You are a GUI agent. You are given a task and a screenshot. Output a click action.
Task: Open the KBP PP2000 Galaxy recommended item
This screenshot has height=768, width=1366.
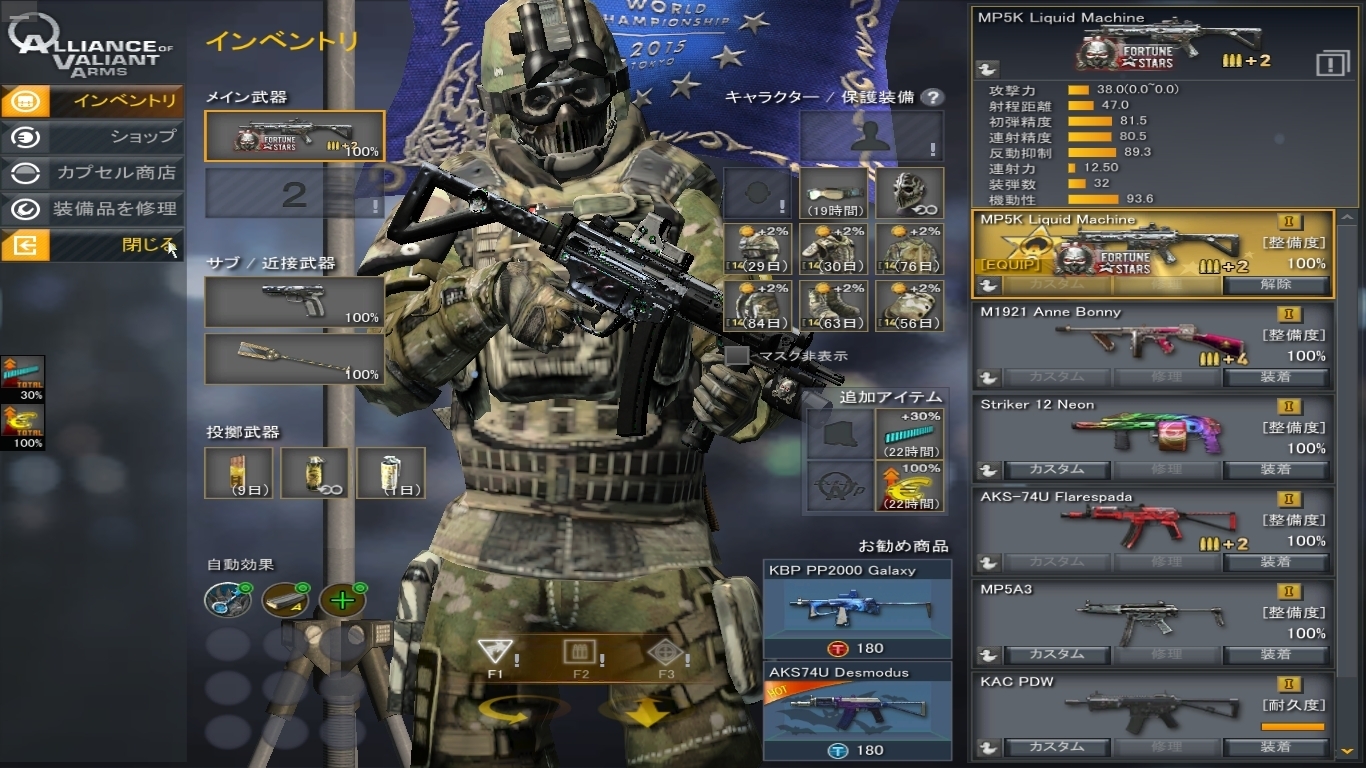point(857,609)
